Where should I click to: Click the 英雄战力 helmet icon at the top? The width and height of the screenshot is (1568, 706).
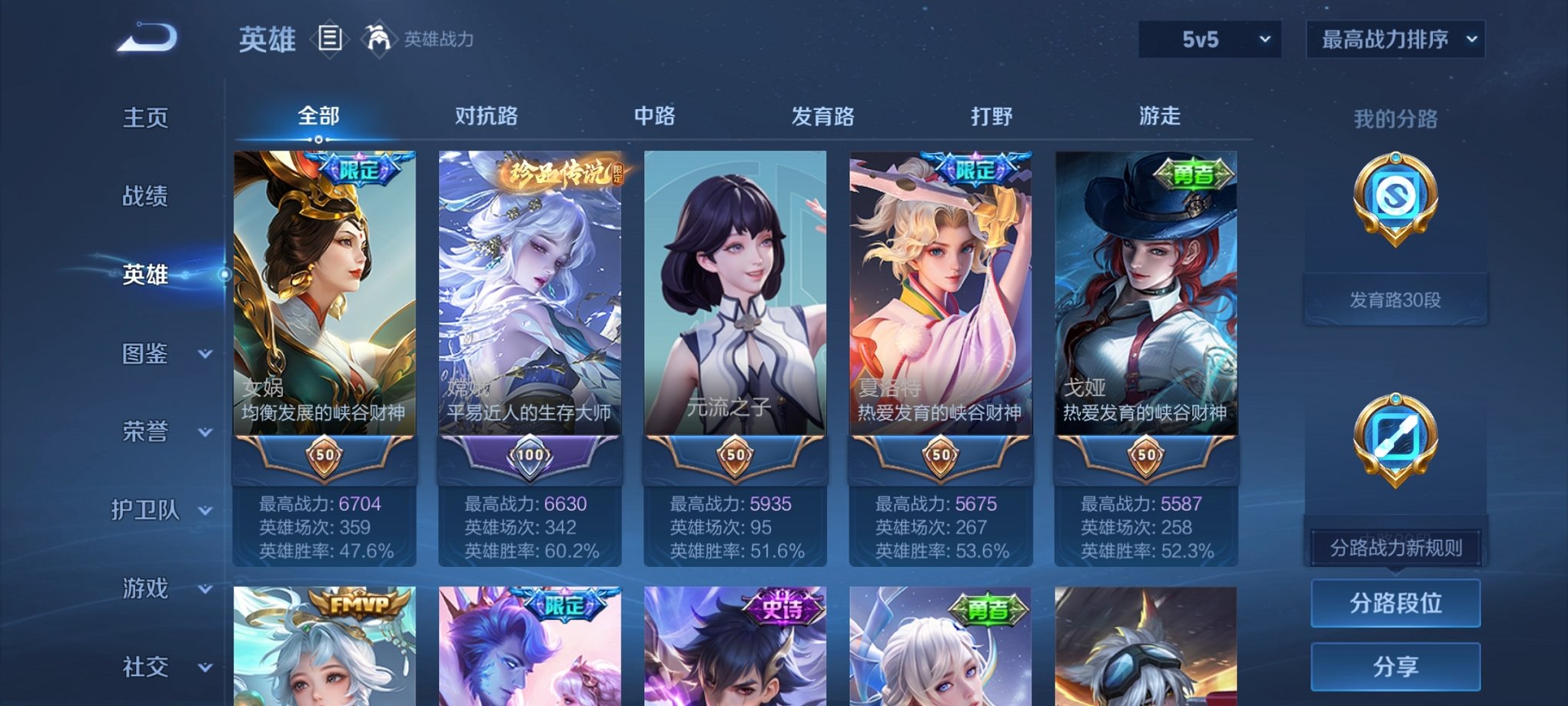pos(377,39)
